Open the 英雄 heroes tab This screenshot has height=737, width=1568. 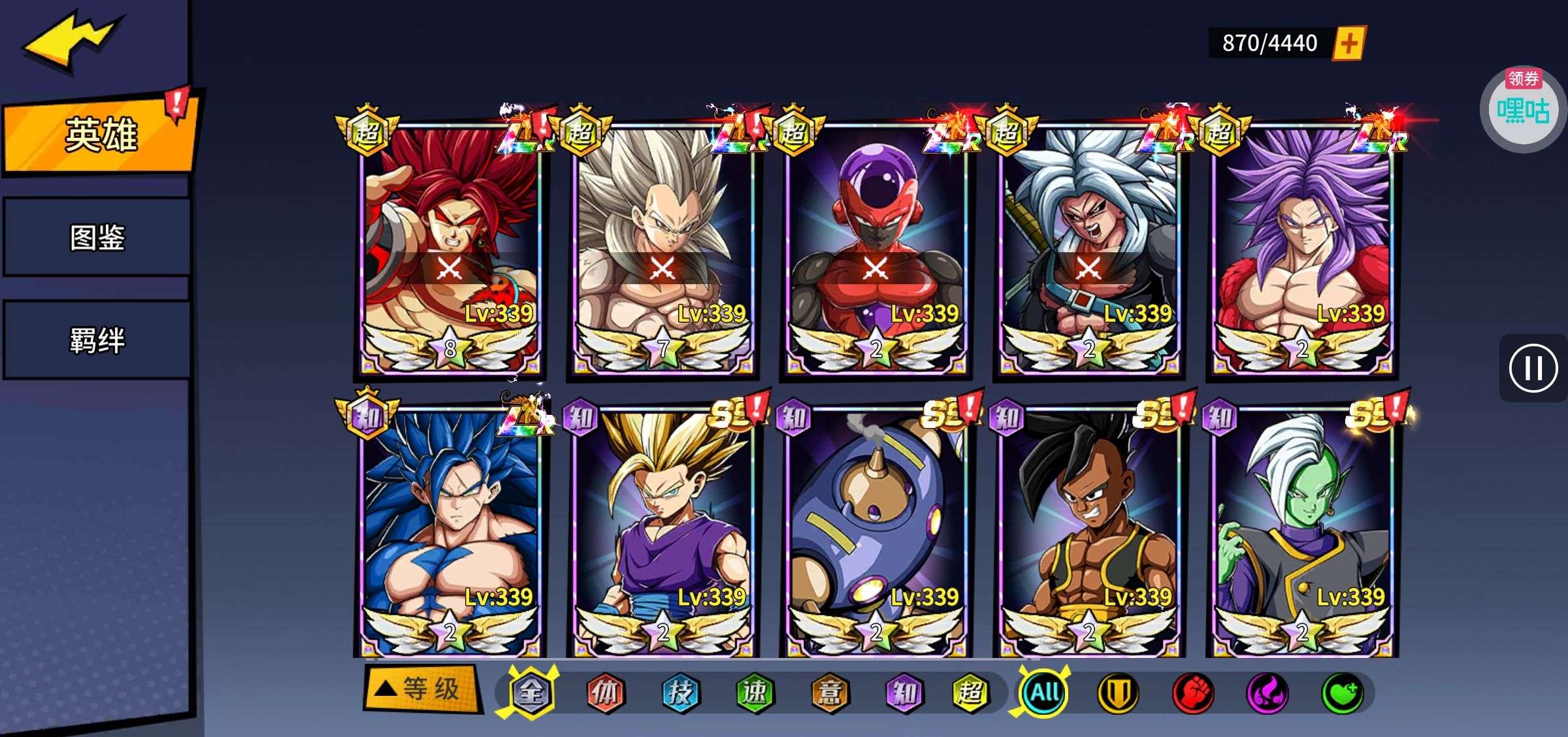point(101,135)
